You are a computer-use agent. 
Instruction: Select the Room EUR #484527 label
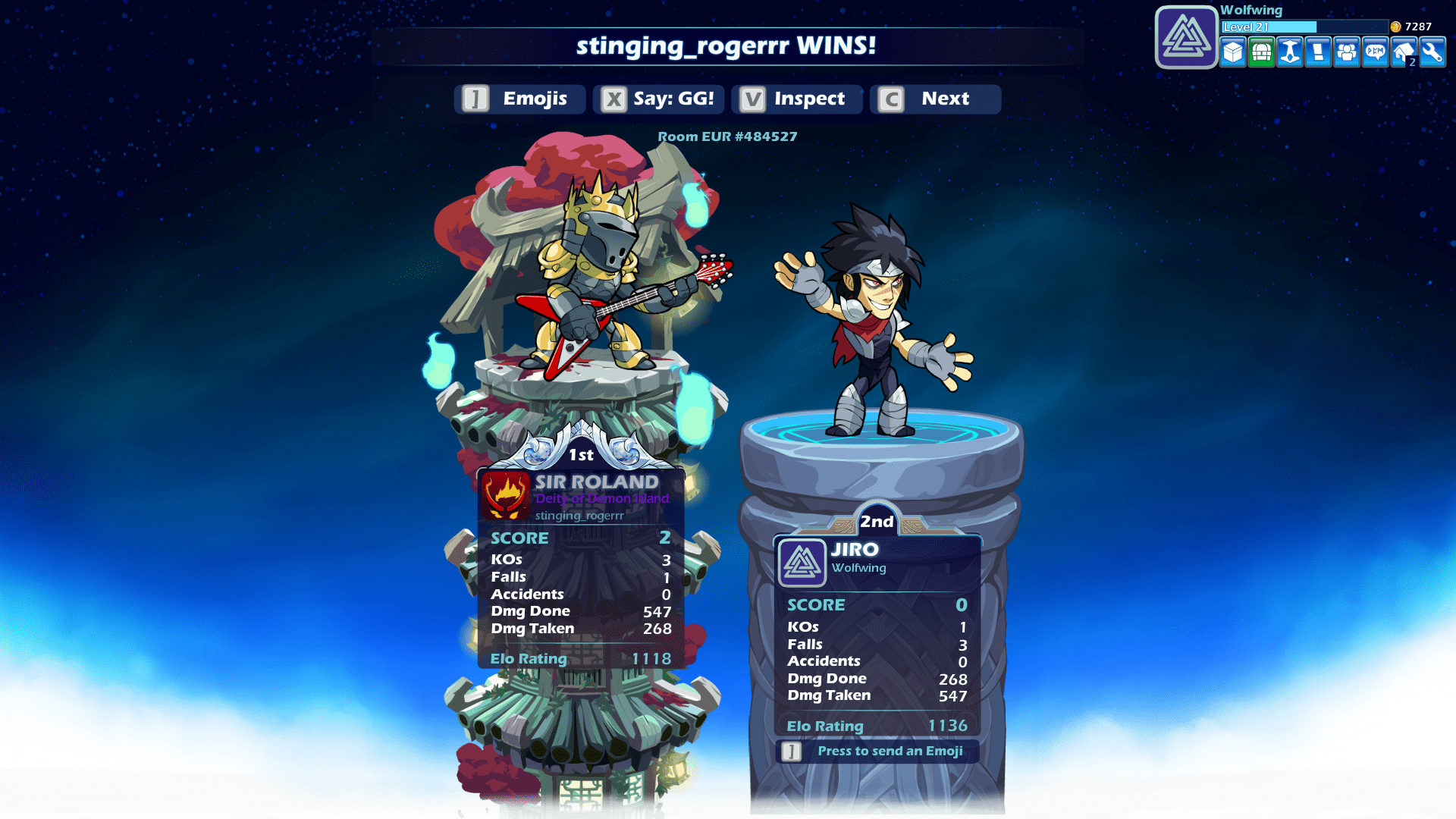[727, 136]
